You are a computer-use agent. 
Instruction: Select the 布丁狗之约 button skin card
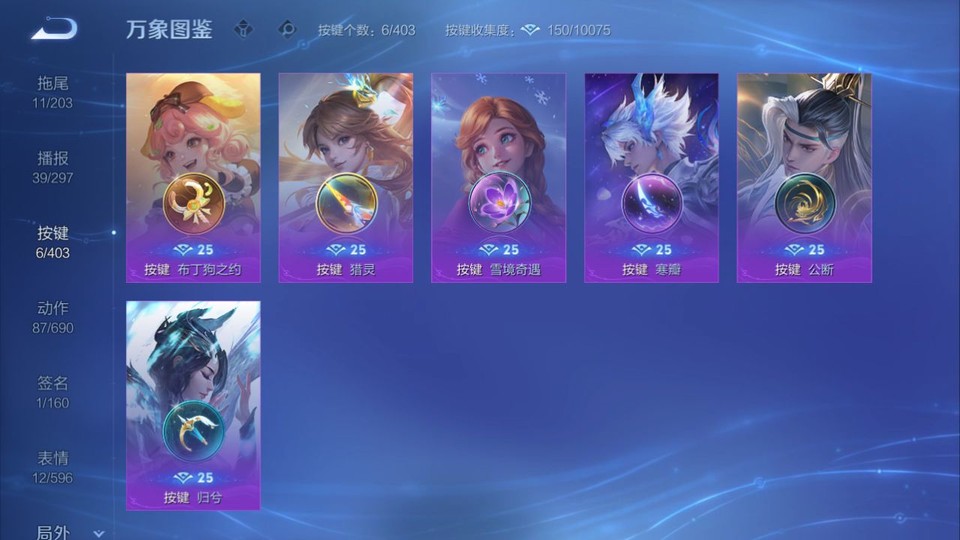coord(193,177)
